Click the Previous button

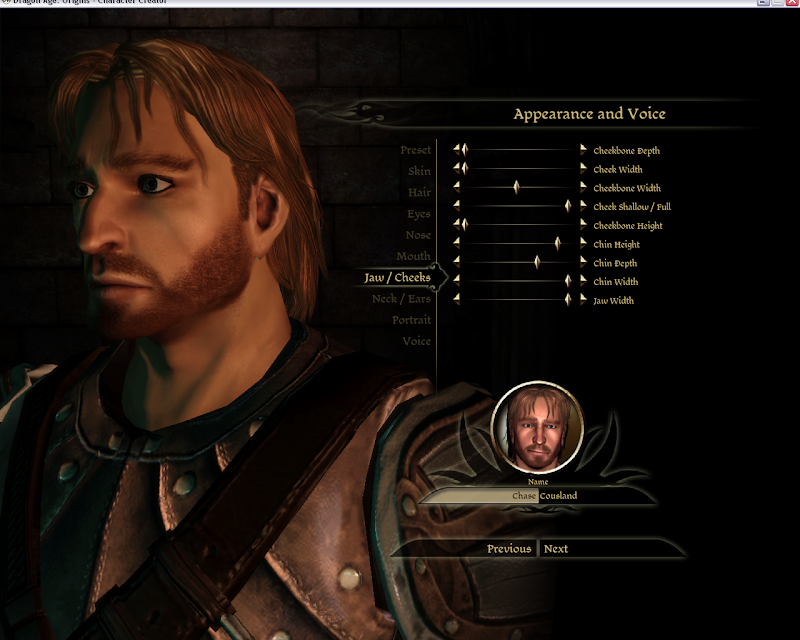[x=509, y=549]
